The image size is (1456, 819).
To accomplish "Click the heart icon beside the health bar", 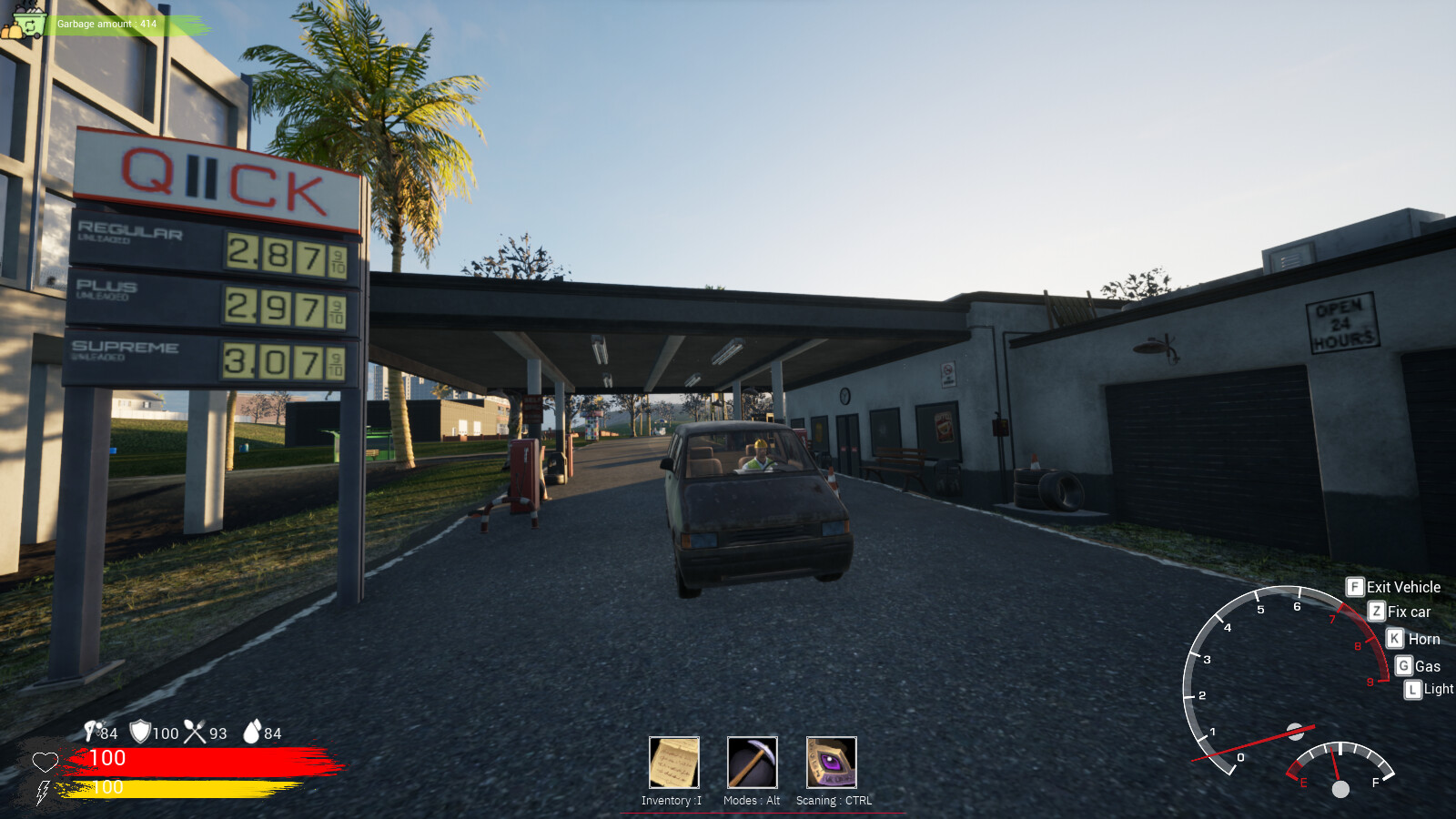I will 45,763.
